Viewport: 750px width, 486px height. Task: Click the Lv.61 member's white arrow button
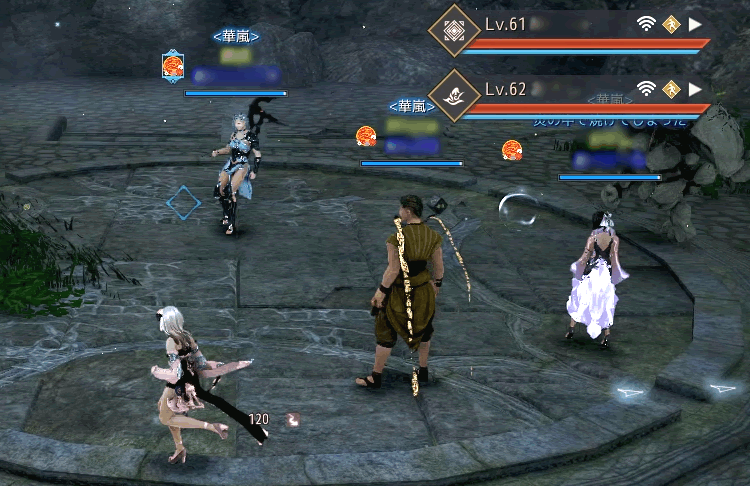pos(696,24)
